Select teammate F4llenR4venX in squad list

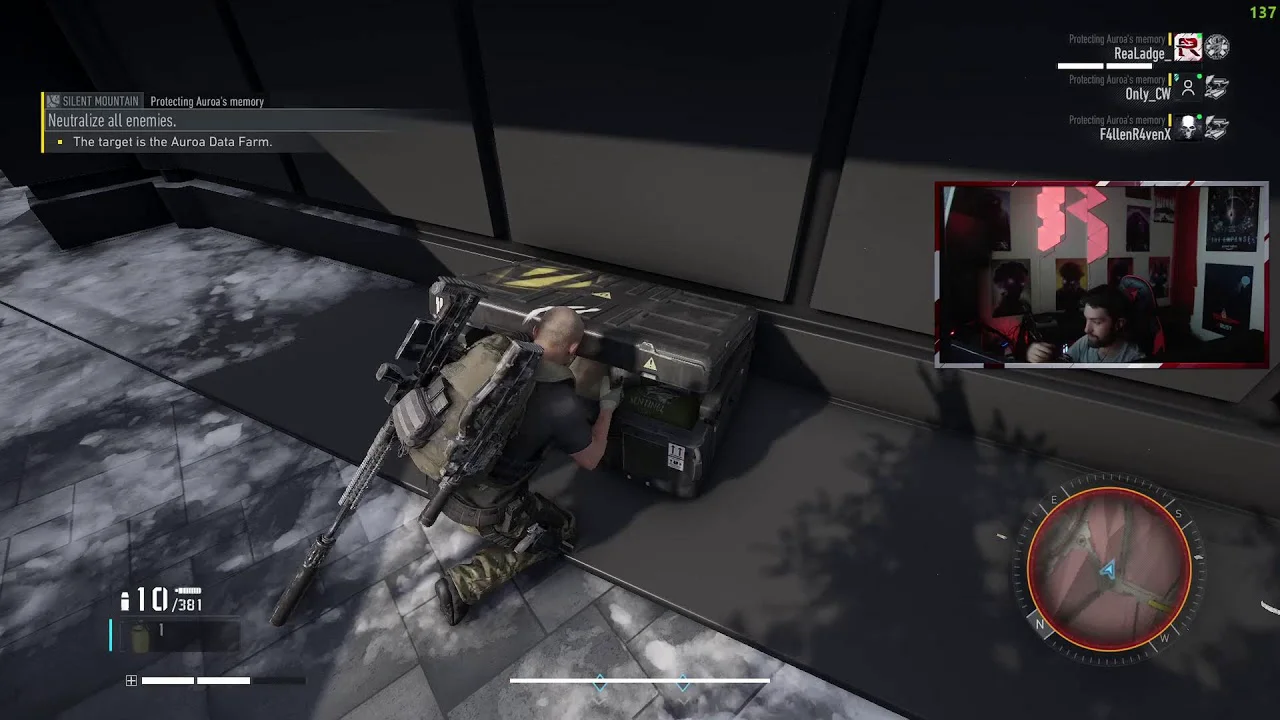pos(1135,134)
